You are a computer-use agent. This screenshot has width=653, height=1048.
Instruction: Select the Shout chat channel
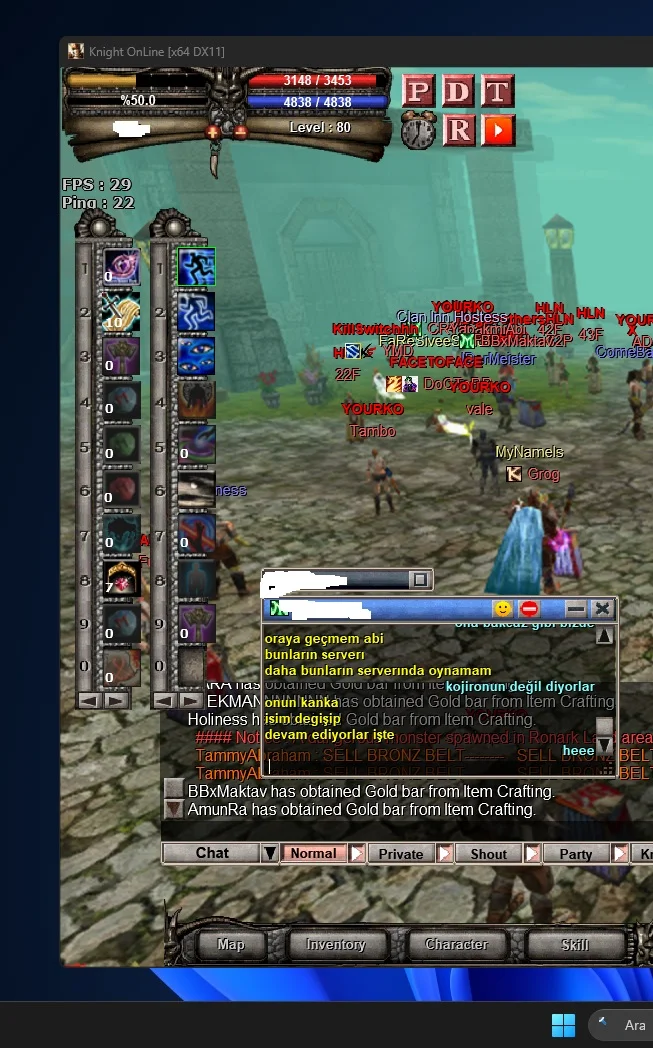489,853
